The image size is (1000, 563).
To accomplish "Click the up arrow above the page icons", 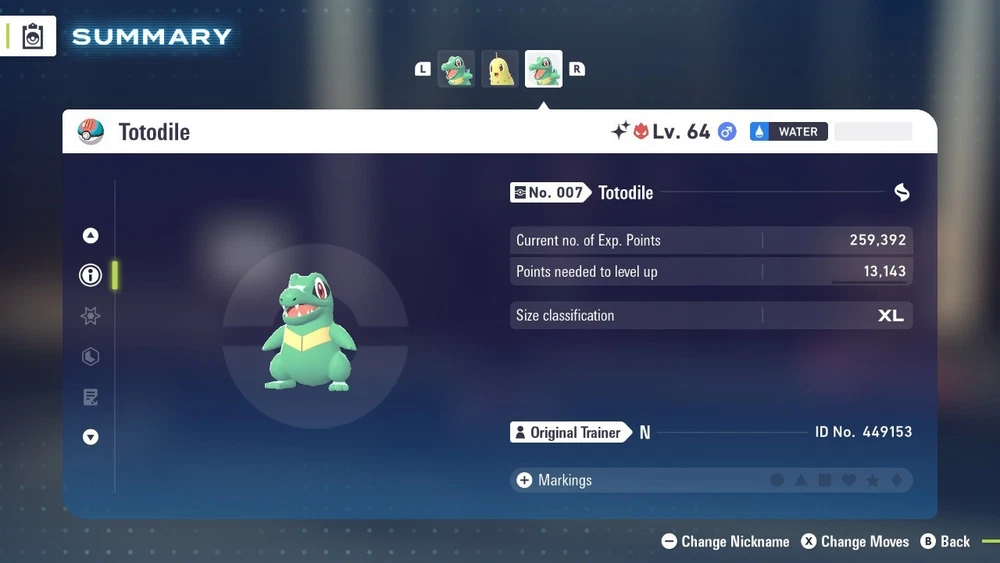I will [90, 236].
